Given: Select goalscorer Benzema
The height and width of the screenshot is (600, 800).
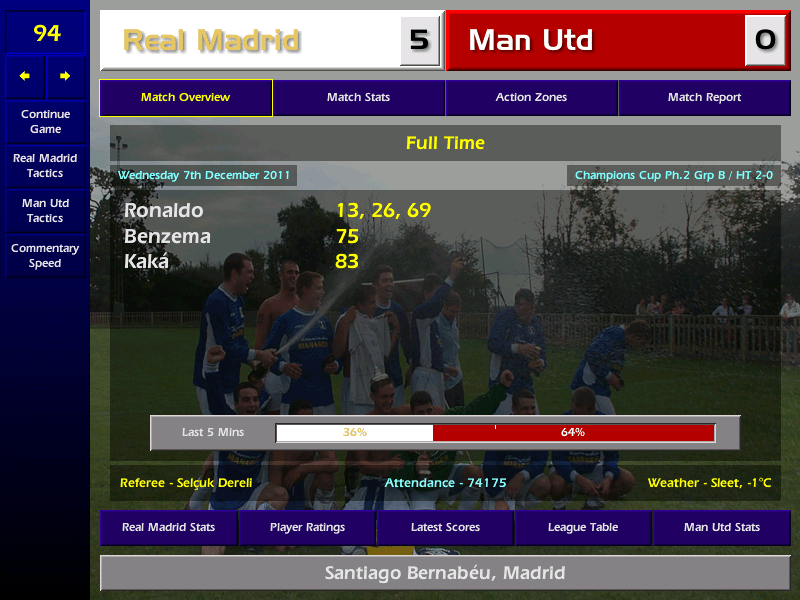Looking at the screenshot, I should (167, 236).
